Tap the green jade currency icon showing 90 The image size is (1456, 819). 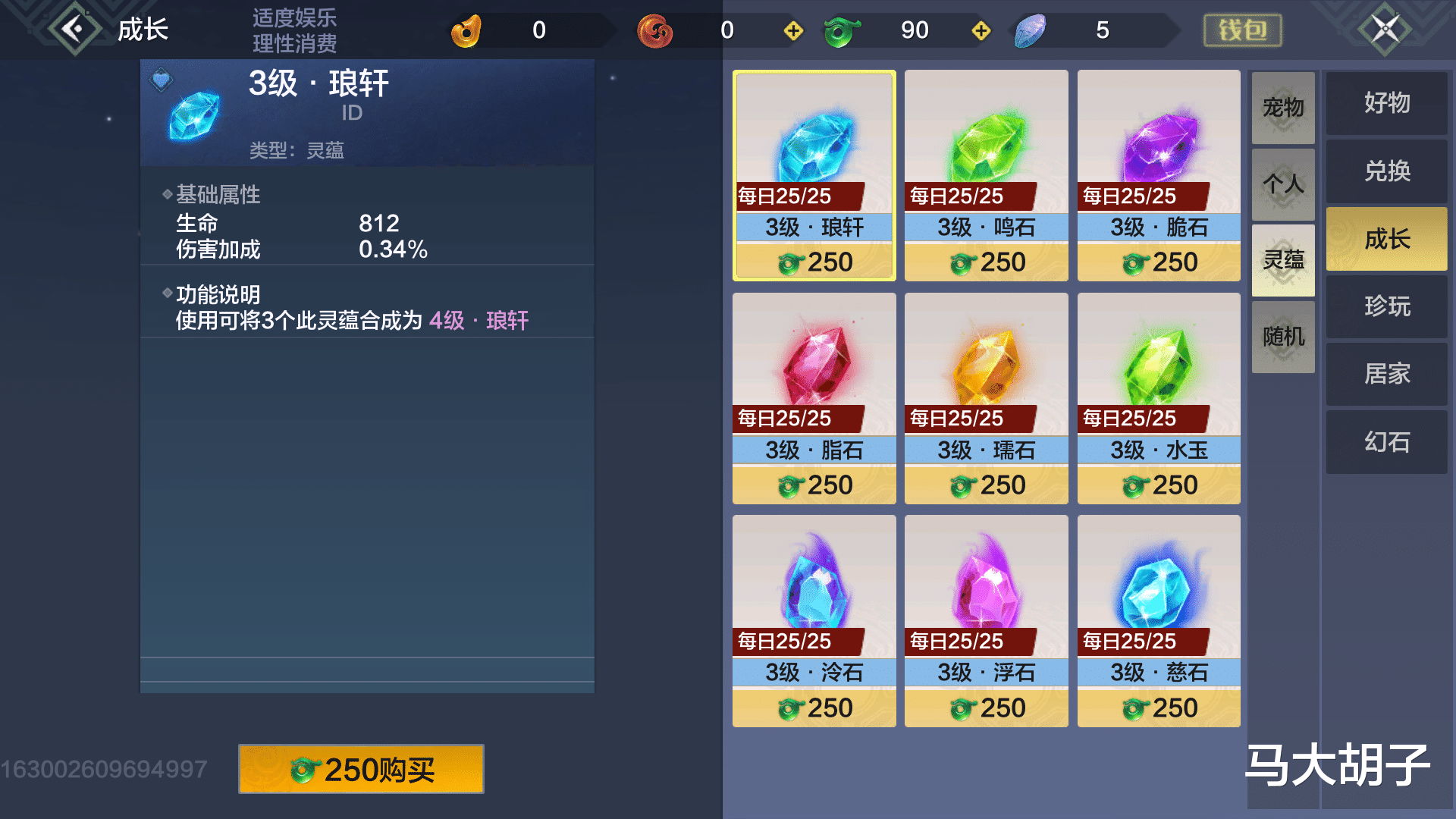(x=842, y=30)
